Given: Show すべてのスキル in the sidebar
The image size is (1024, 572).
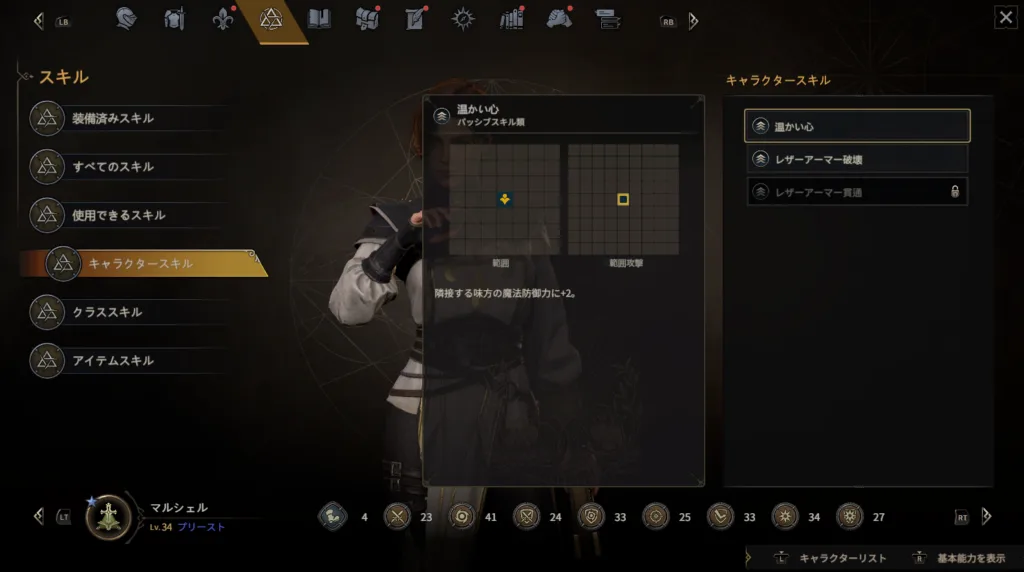Looking at the screenshot, I should (112, 167).
